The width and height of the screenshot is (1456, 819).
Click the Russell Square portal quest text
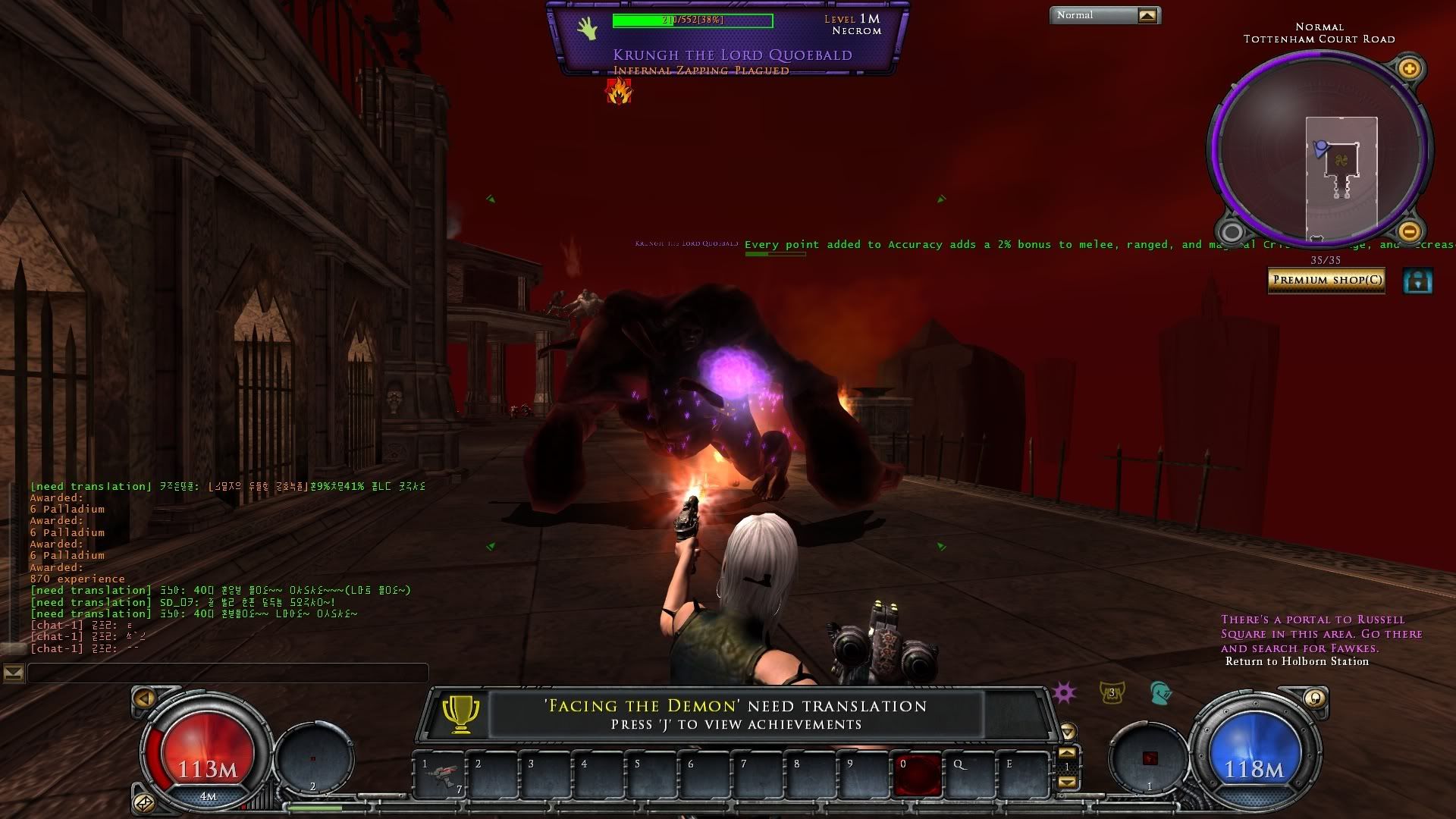[1321, 634]
